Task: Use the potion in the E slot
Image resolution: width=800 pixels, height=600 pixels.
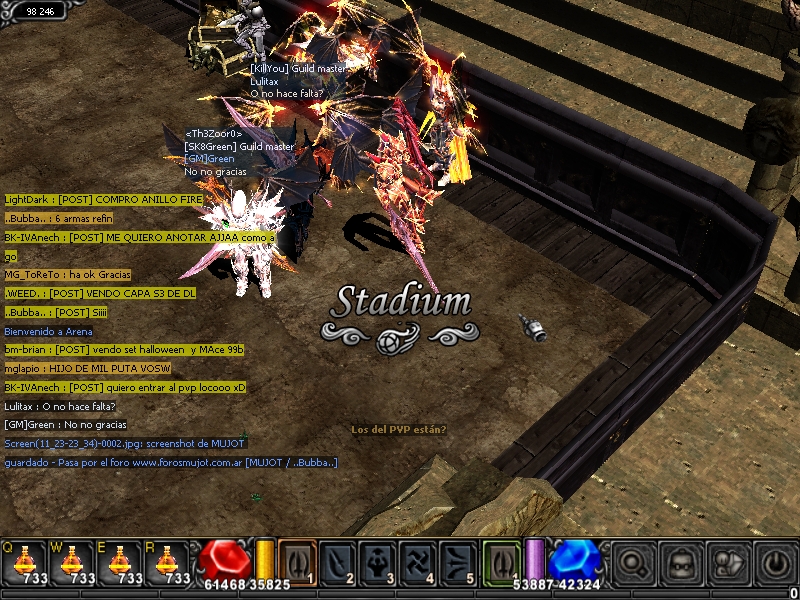Action: pyautogui.click(x=122, y=563)
